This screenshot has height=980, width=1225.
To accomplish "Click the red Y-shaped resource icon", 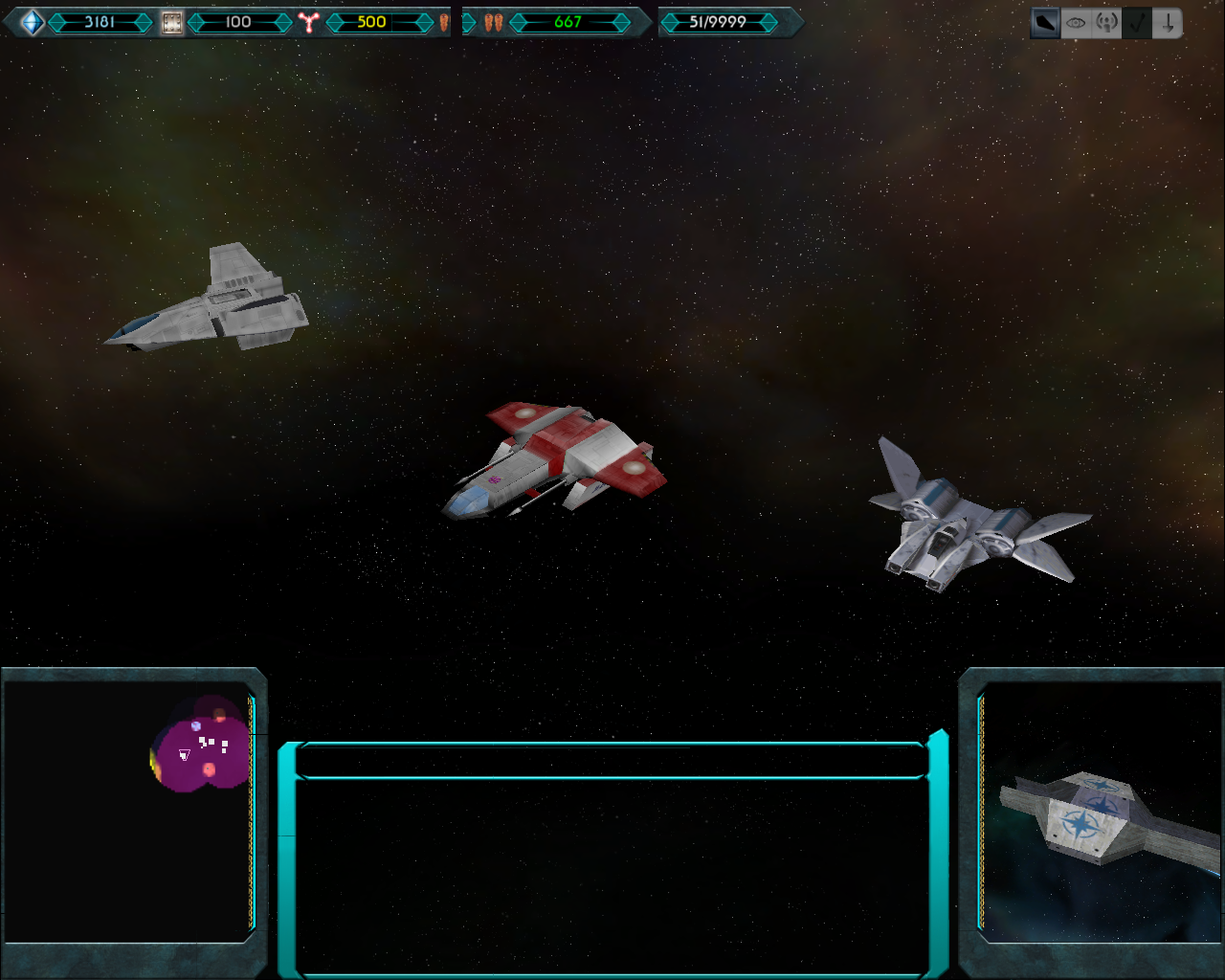I will (x=307, y=22).
